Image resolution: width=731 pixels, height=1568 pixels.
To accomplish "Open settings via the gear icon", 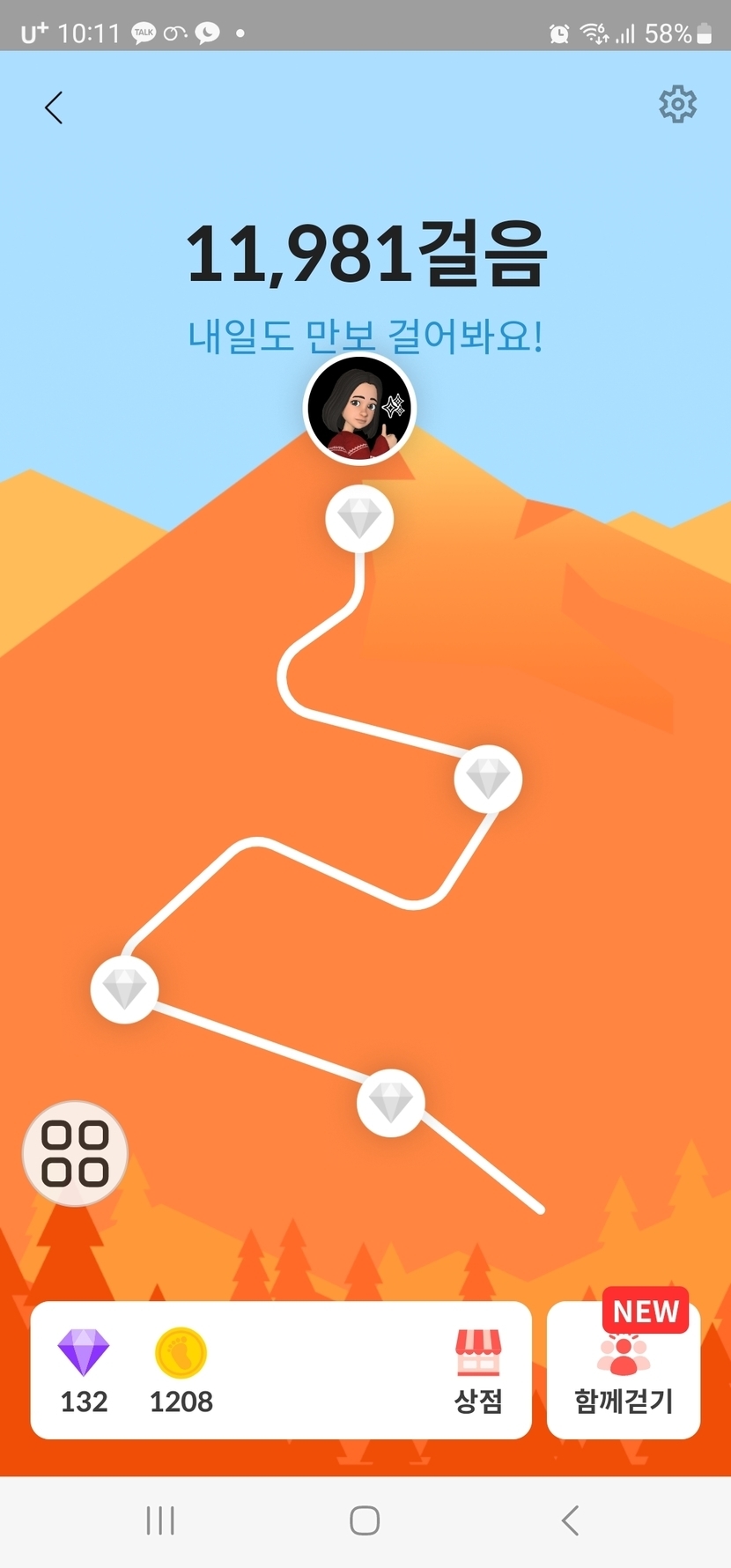I will (677, 105).
